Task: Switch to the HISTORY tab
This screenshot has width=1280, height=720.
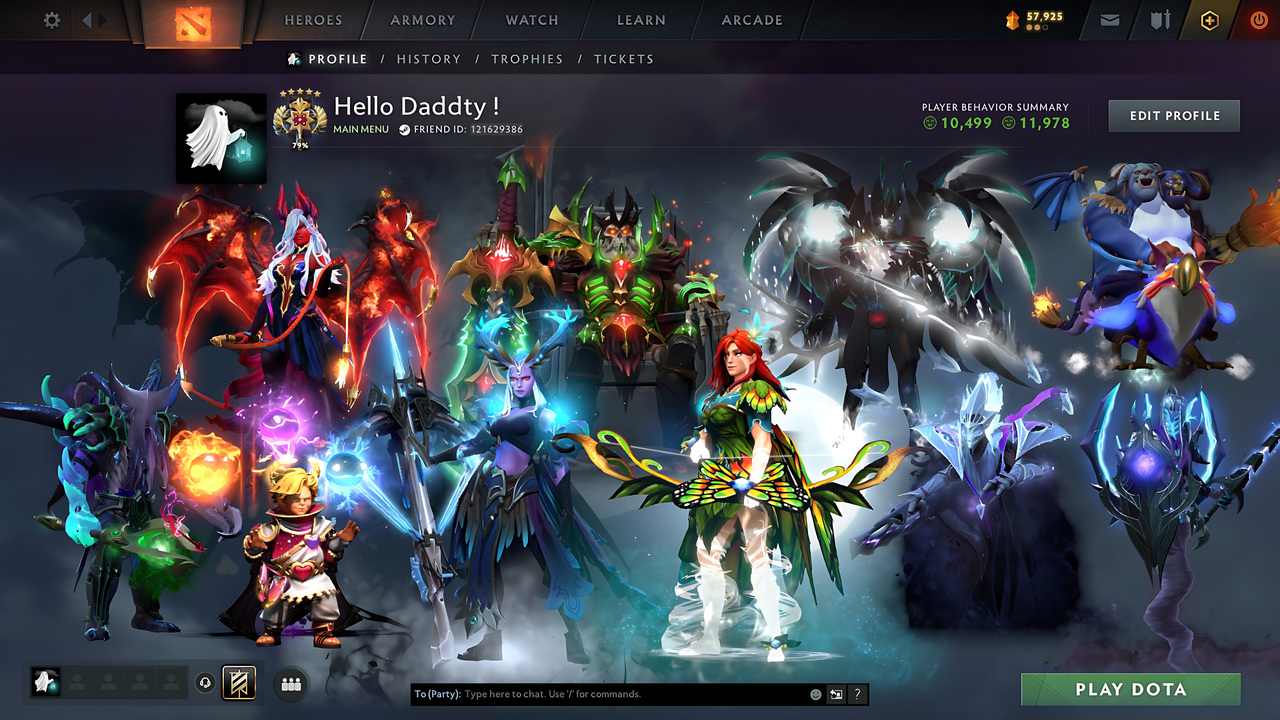Action: tap(428, 59)
